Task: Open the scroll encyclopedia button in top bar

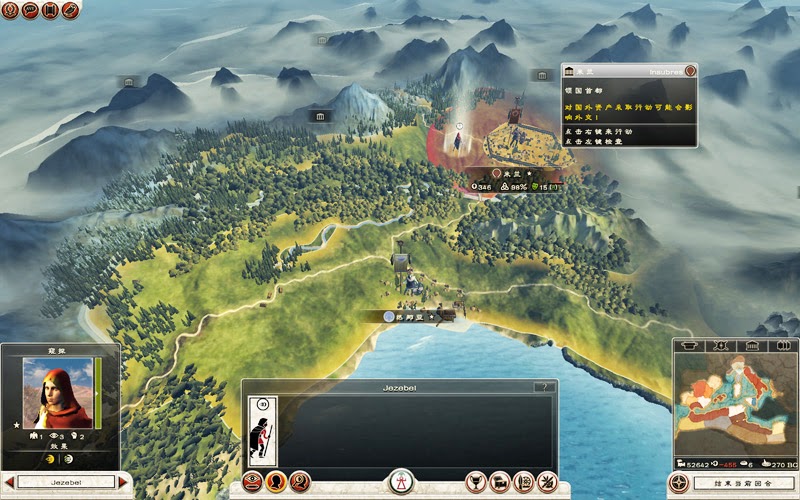Action: [50, 10]
